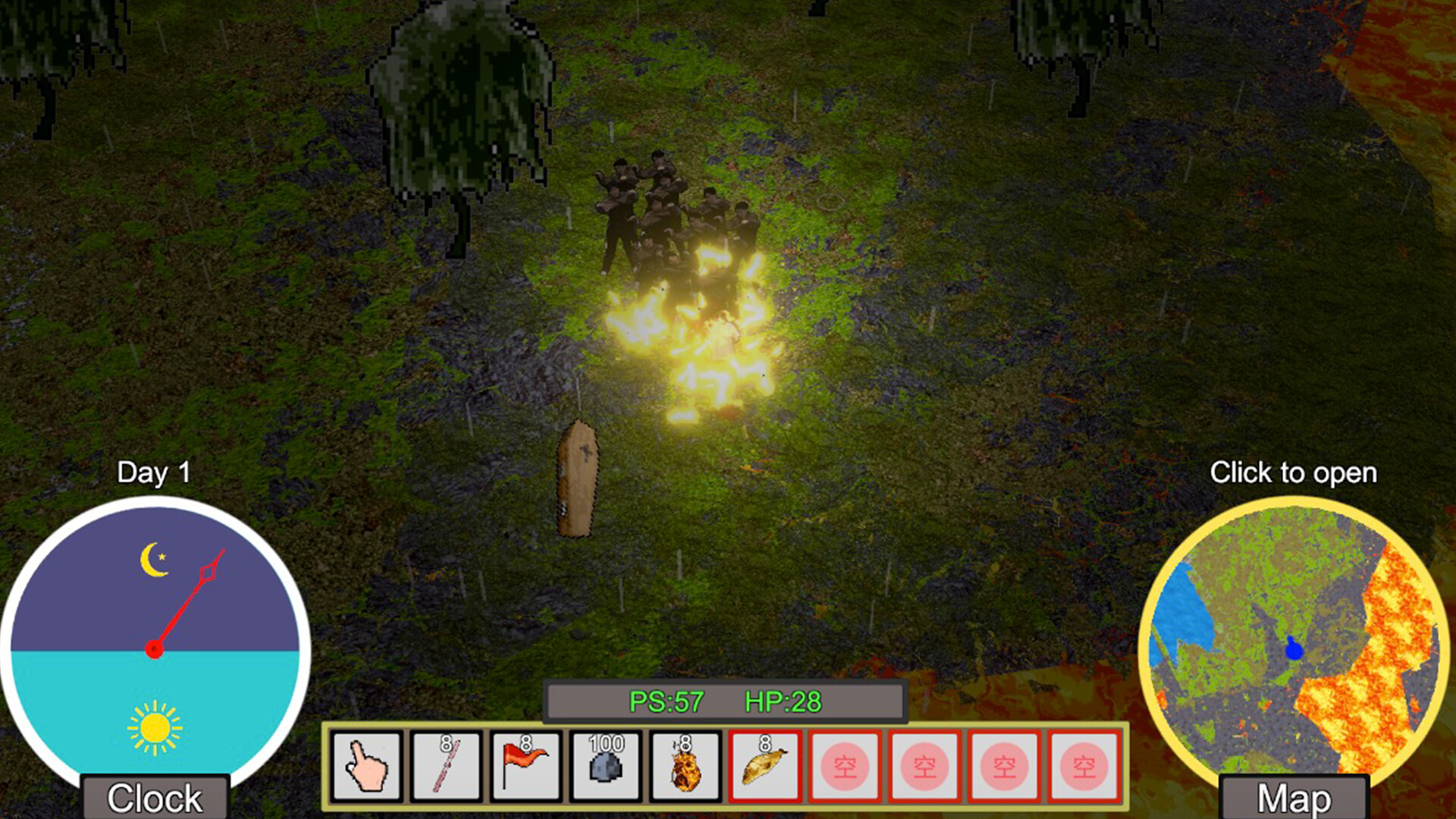Select the wooden stick item stack of 8
The width and height of the screenshot is (1456, 819).
pos(447,766)
